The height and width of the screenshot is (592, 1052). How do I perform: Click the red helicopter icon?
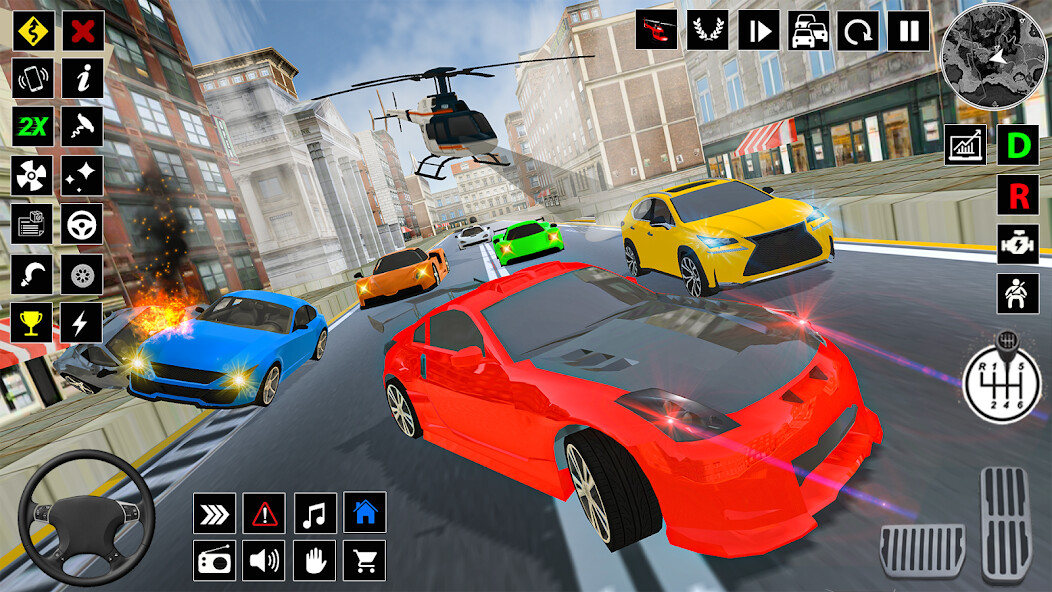[657, 30]
